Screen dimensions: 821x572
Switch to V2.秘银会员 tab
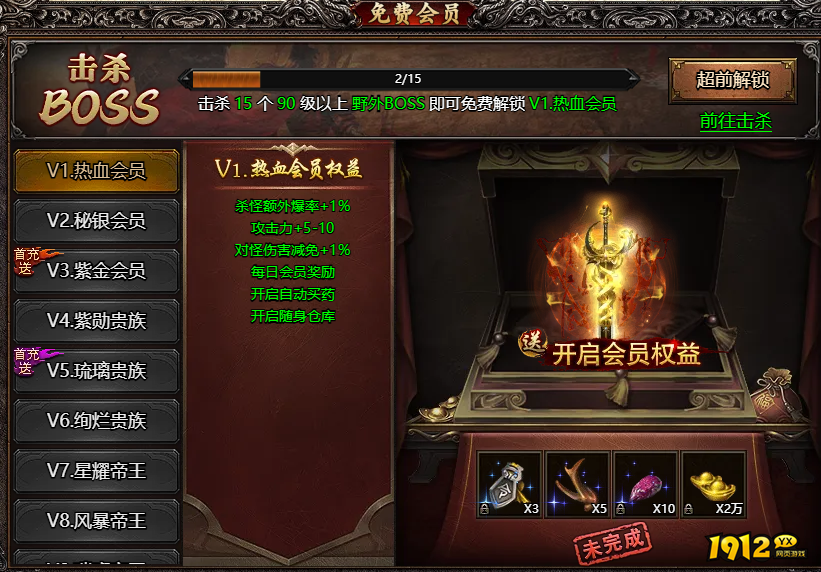click(97, 221)
